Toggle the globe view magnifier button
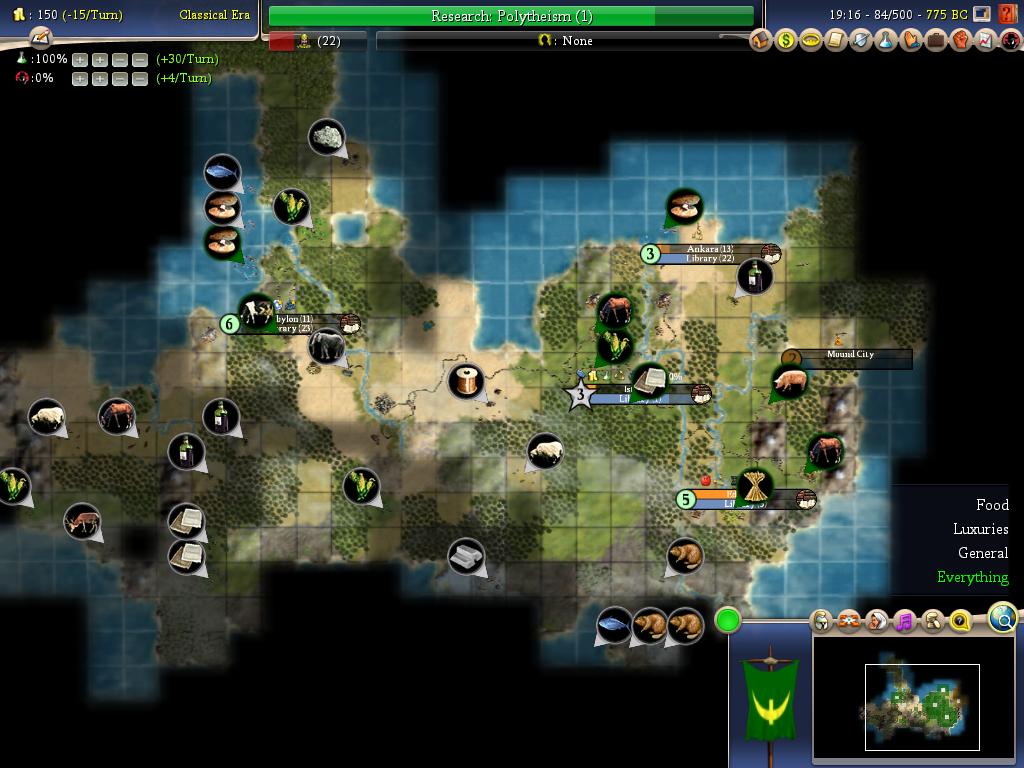This screenshot has height=768, width=1024. coord(1003,618)
